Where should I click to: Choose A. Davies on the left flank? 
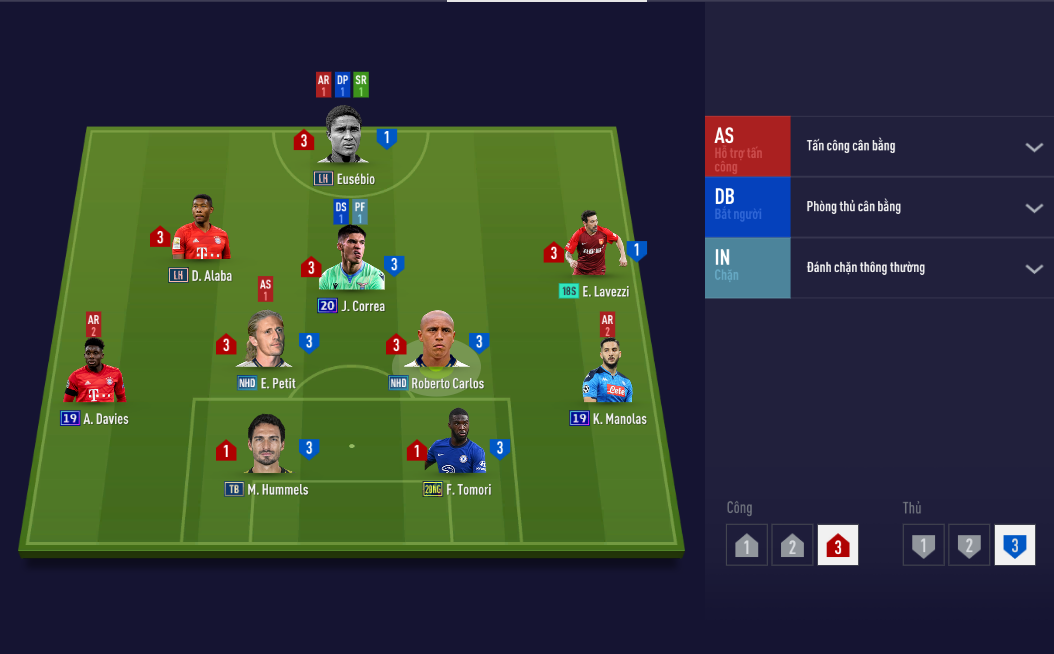click(95, 372)
